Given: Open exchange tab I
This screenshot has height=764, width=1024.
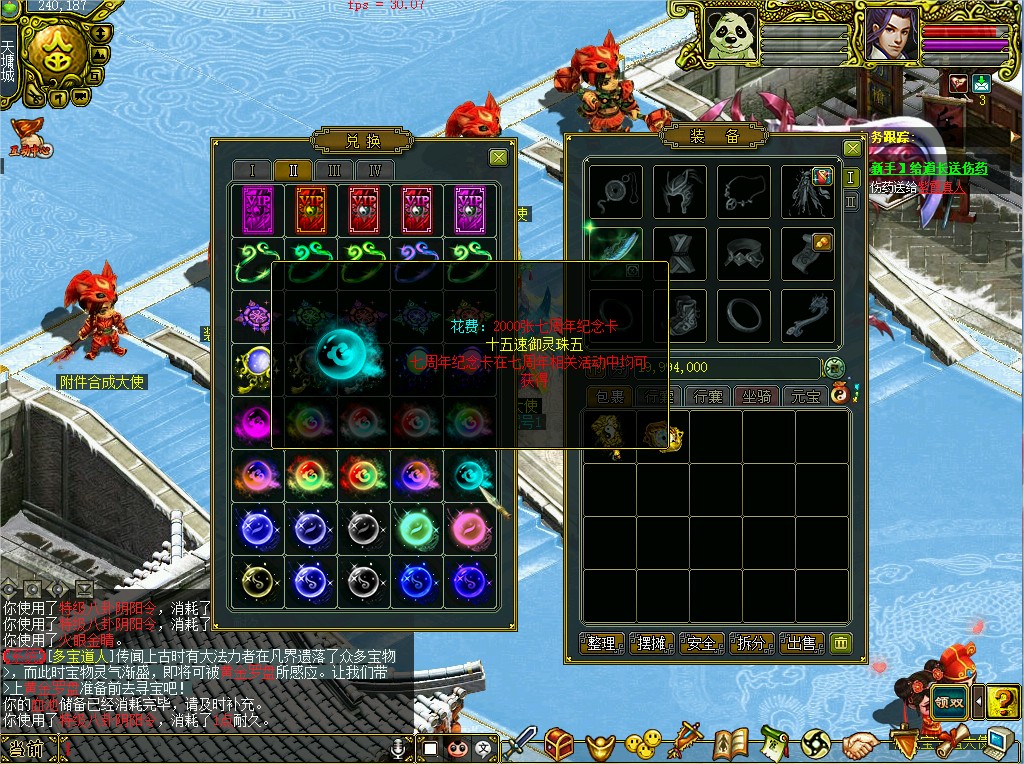Looking at the screenshot, I should click(253, 170).
